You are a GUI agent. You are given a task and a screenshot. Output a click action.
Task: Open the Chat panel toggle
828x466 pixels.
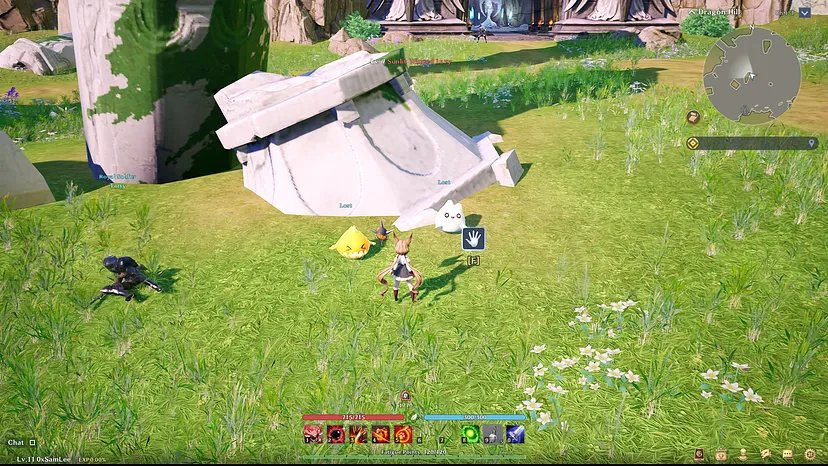pyautogui.click(x=32, y=442)
